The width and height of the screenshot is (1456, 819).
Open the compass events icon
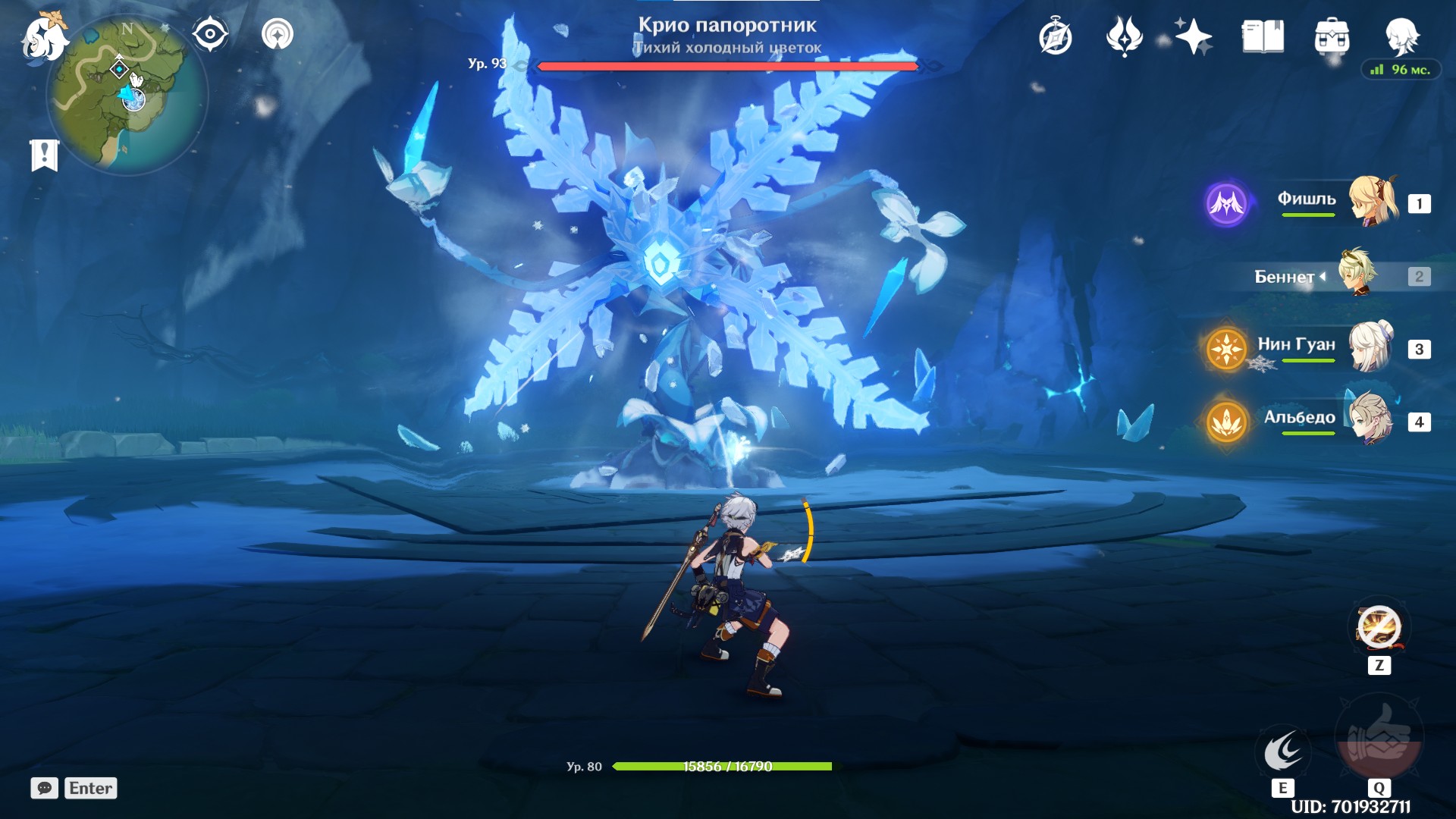[1056, 37]
